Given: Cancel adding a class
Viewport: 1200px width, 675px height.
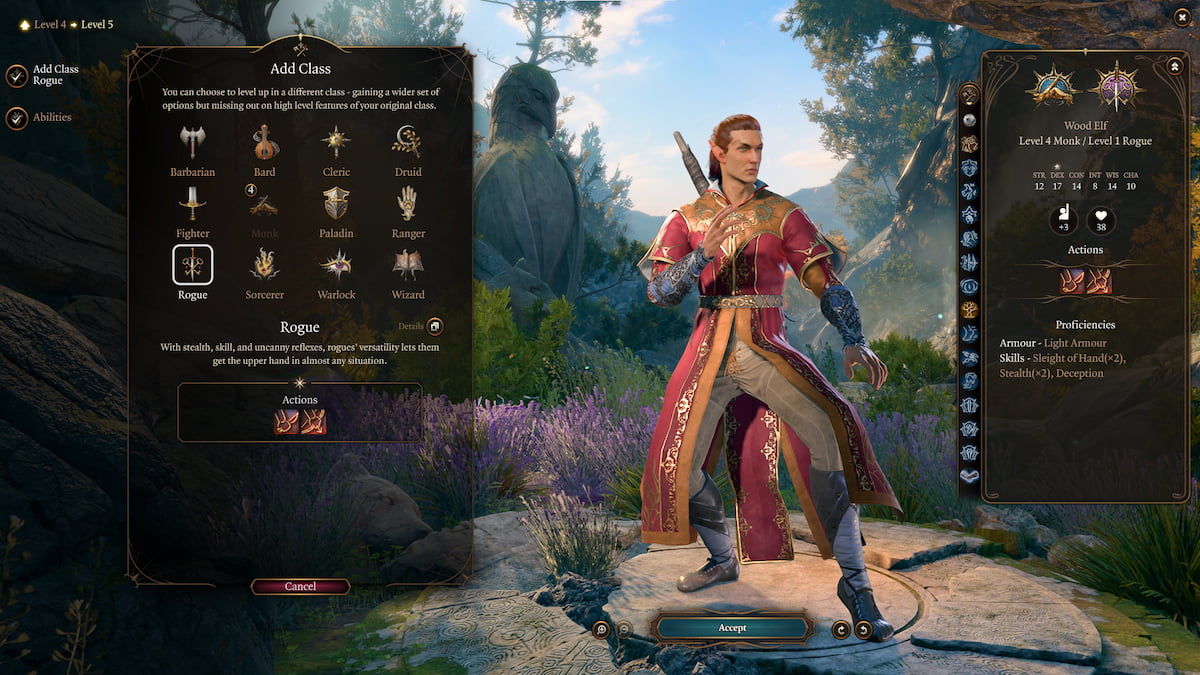Looking at the screenshot, I should point(300,587).
